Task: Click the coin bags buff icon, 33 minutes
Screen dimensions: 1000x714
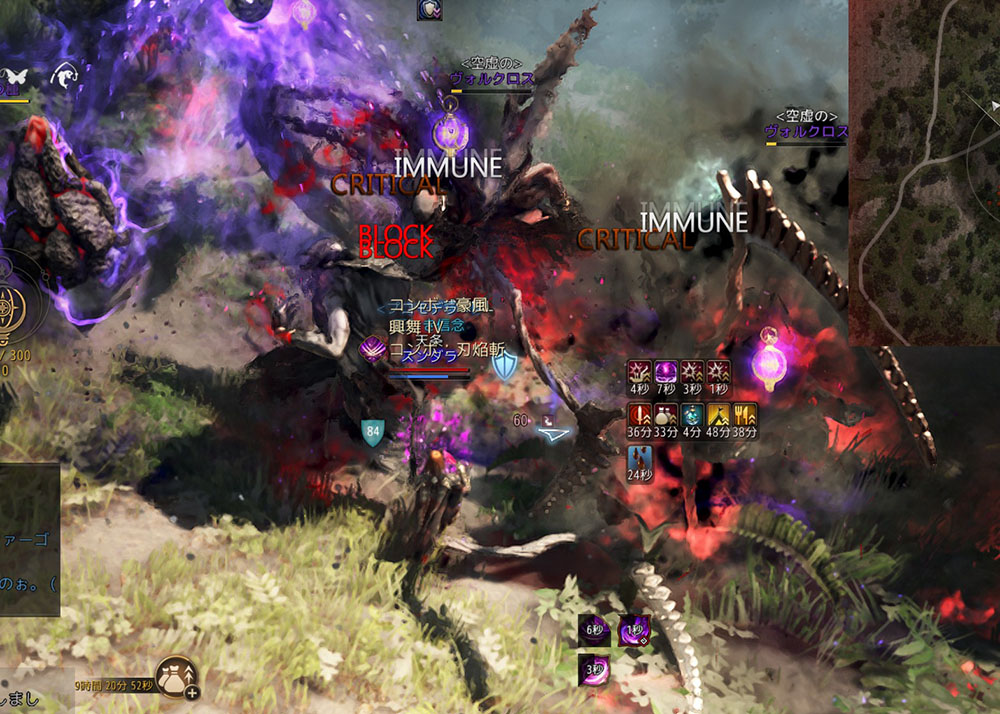Action: click(665, 416)
